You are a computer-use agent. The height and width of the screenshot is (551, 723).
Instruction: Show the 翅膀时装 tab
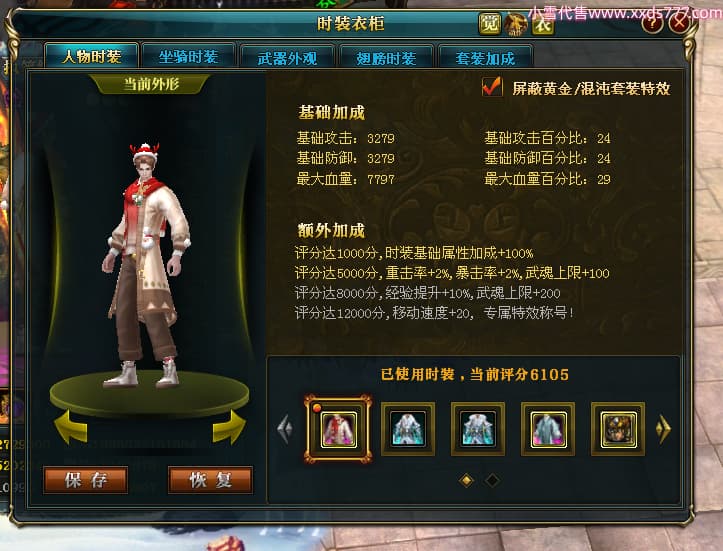pyautogui.click(x=386, y=58)
